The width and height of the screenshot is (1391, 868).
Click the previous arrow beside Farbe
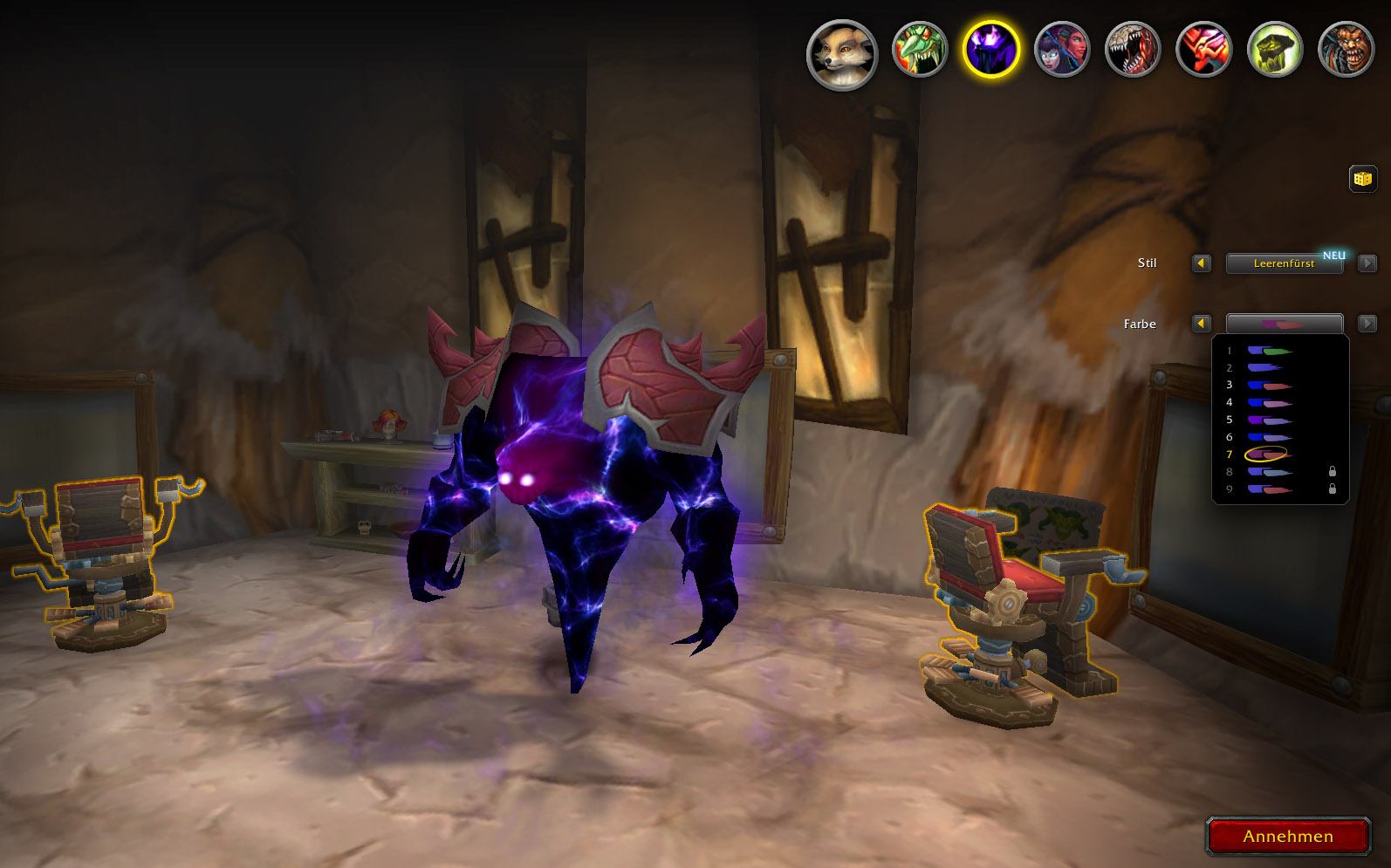[x=1202, y=324]
